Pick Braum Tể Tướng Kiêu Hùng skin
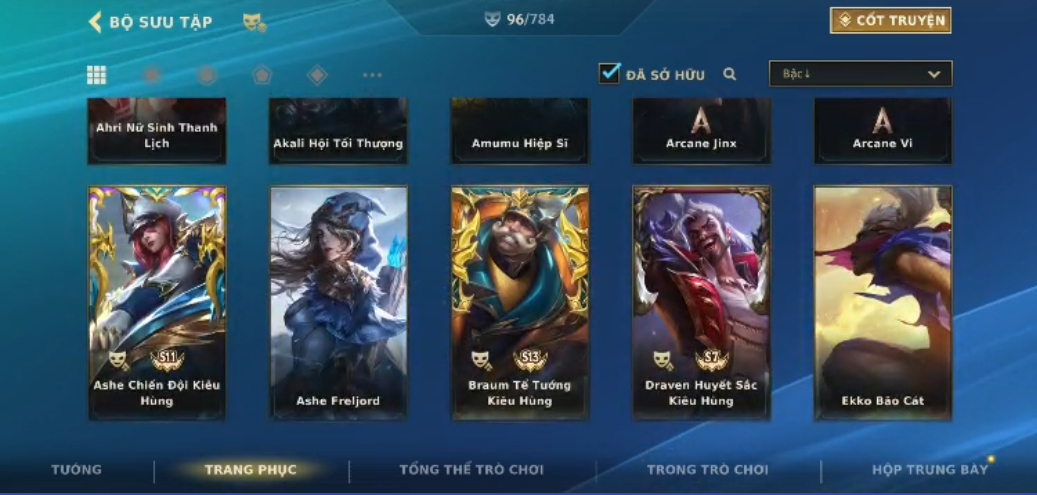Screen dimensions: 1037x495 520,302
